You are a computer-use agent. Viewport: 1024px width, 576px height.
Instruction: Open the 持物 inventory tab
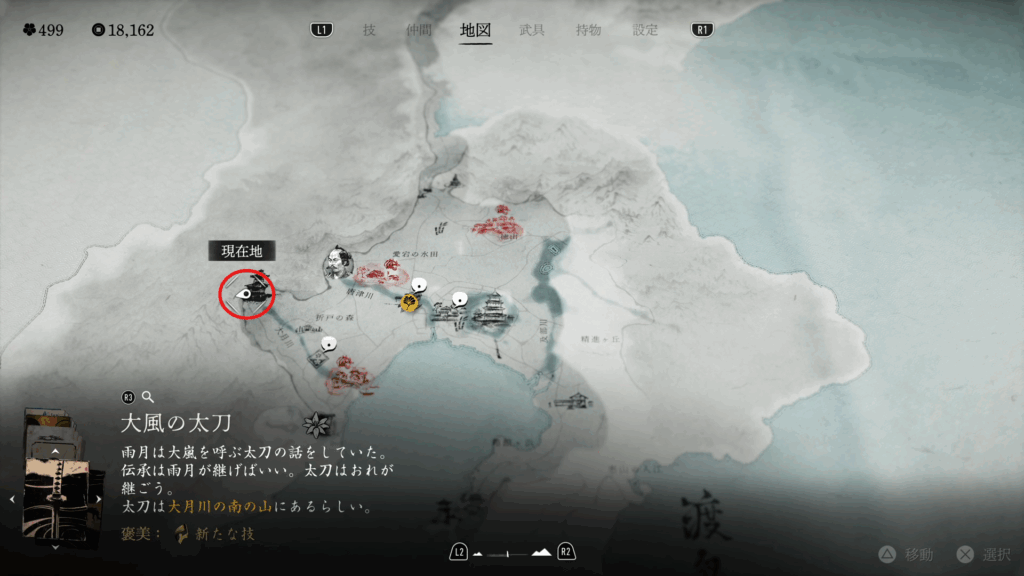589,30
